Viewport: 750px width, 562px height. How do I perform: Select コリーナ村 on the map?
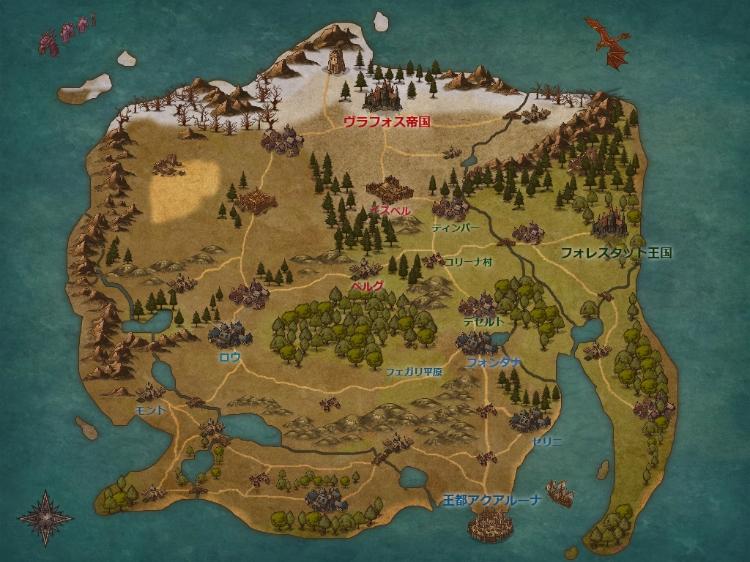click(x=468, y=261)
